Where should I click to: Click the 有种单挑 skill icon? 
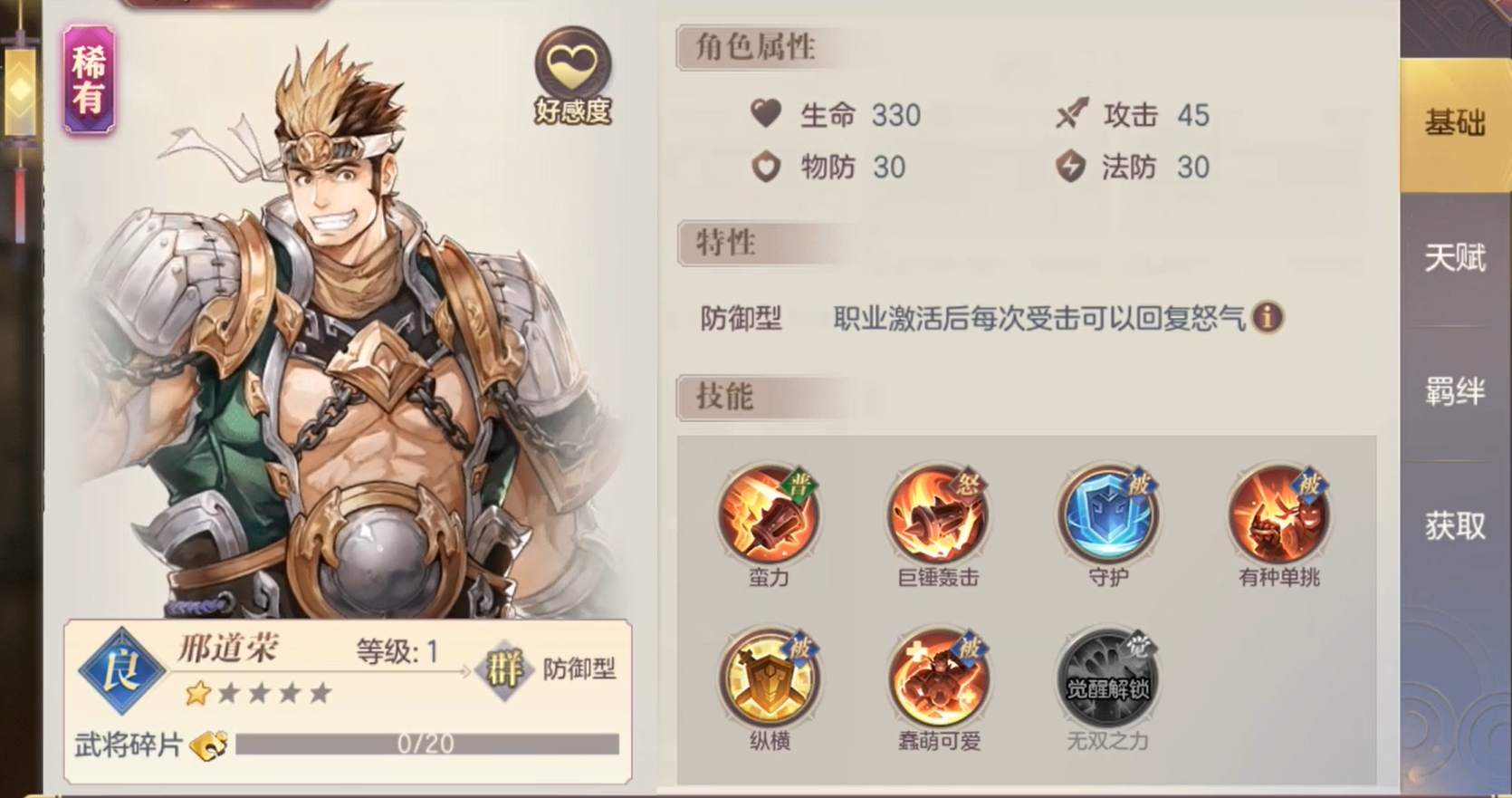pyautogui.click(x=1278, y=516)
